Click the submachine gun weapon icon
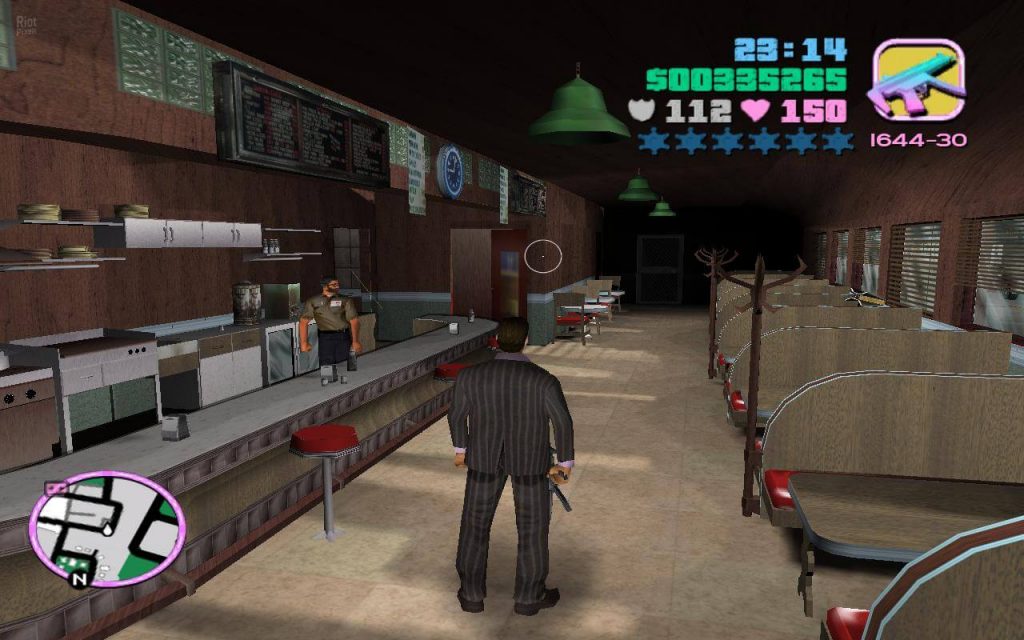 917,80
